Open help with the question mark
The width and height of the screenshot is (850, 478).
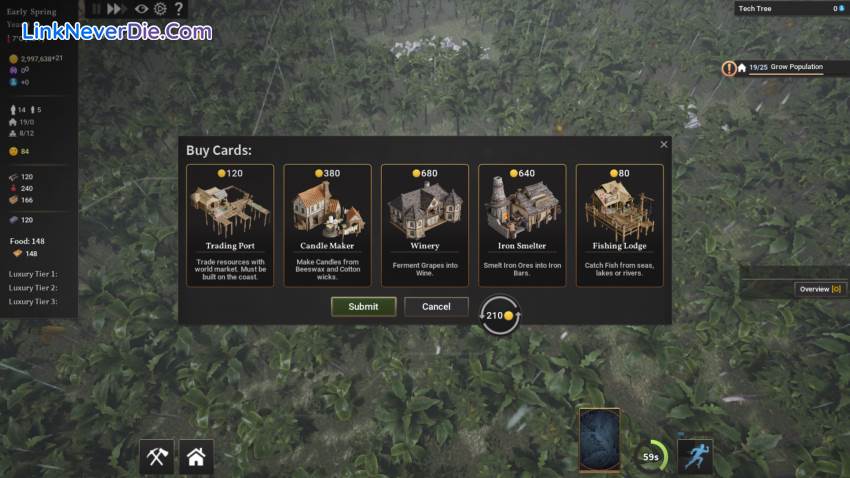178,8
